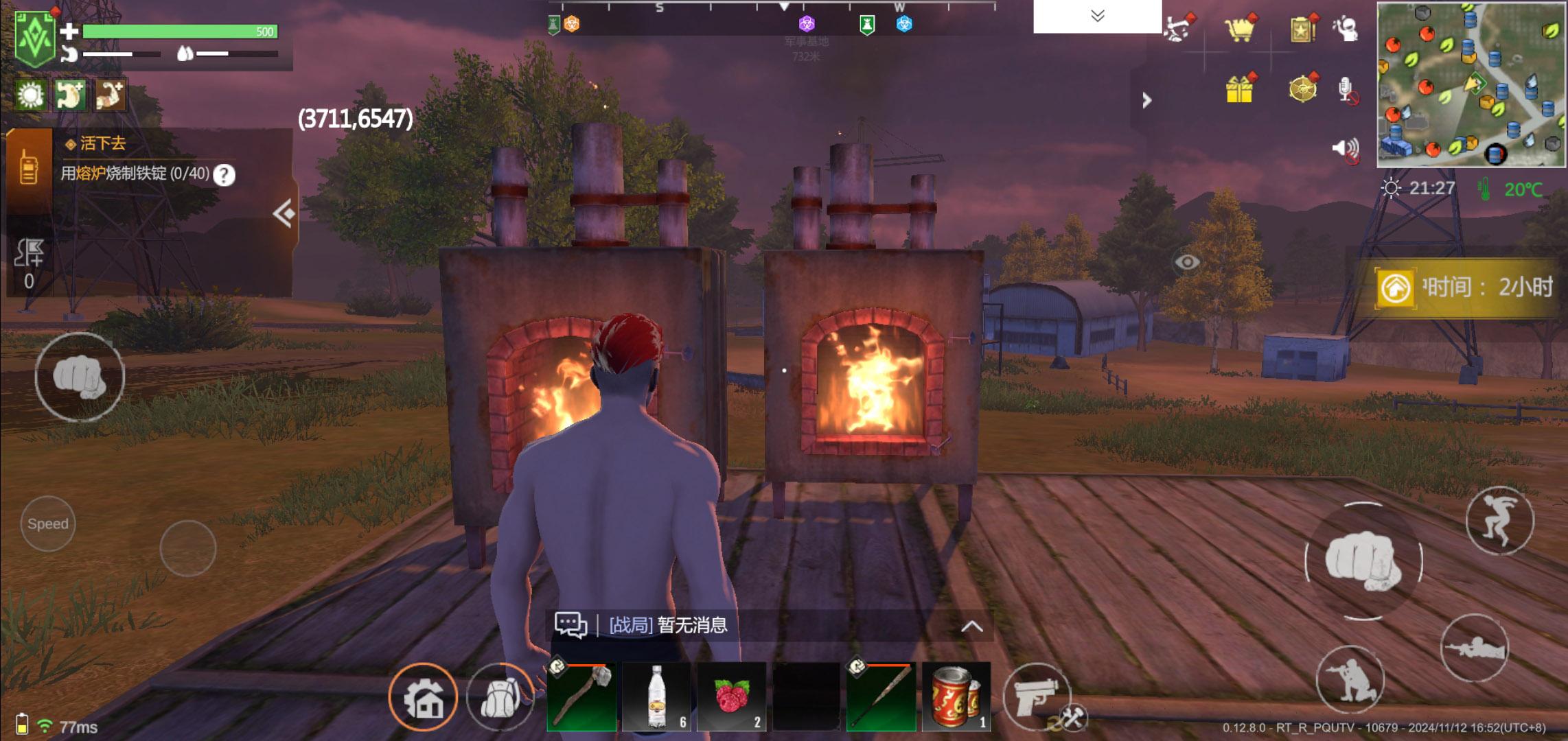The image size is (1568, 741).
Task: Select the canned food slot
Action: tap(956, 696)
